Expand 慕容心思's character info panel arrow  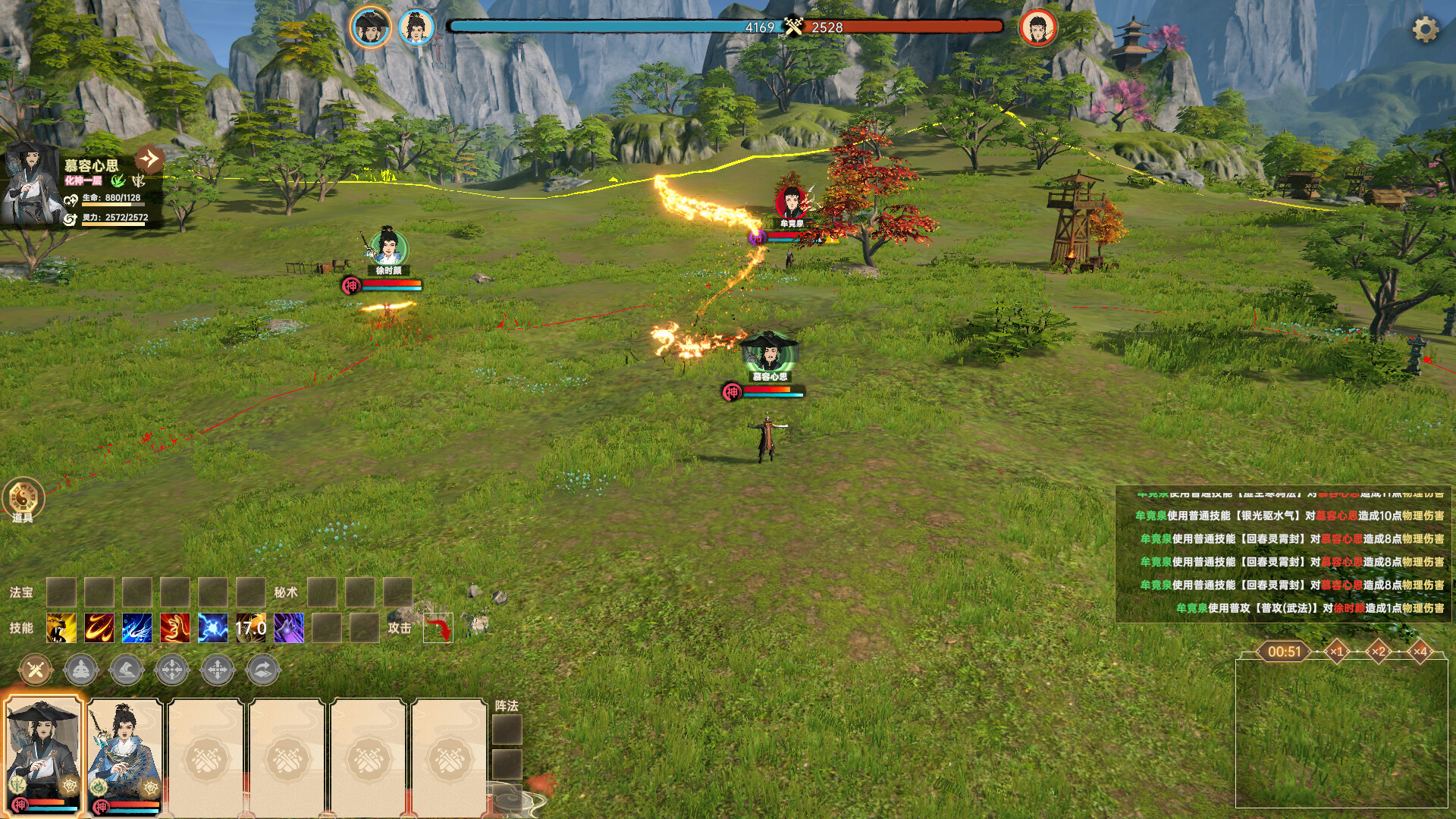click(x=149, y=158)
